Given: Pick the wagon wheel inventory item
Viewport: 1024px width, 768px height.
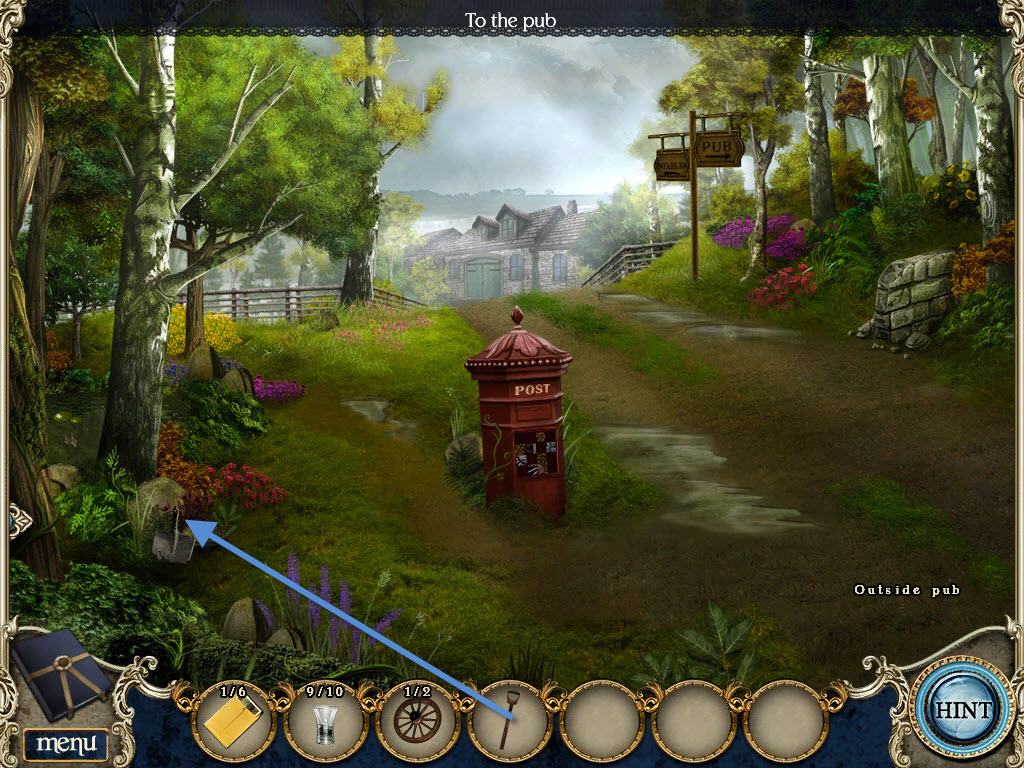Looking at the screenshot, I should (417, 721).
